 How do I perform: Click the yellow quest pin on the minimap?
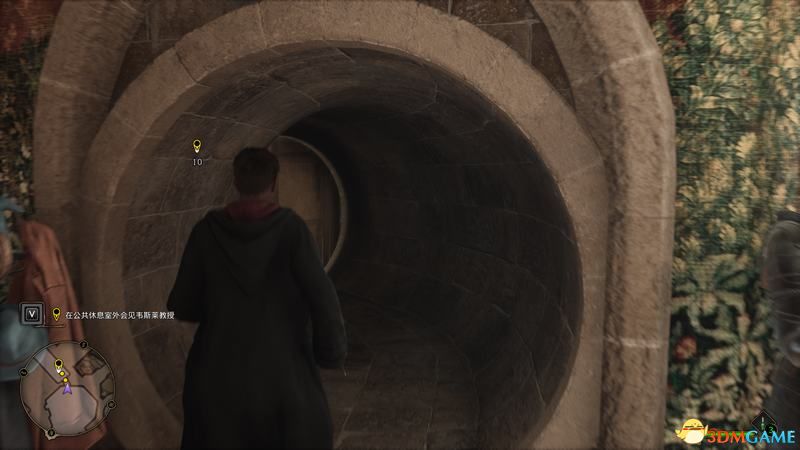(x=58, y=362)
